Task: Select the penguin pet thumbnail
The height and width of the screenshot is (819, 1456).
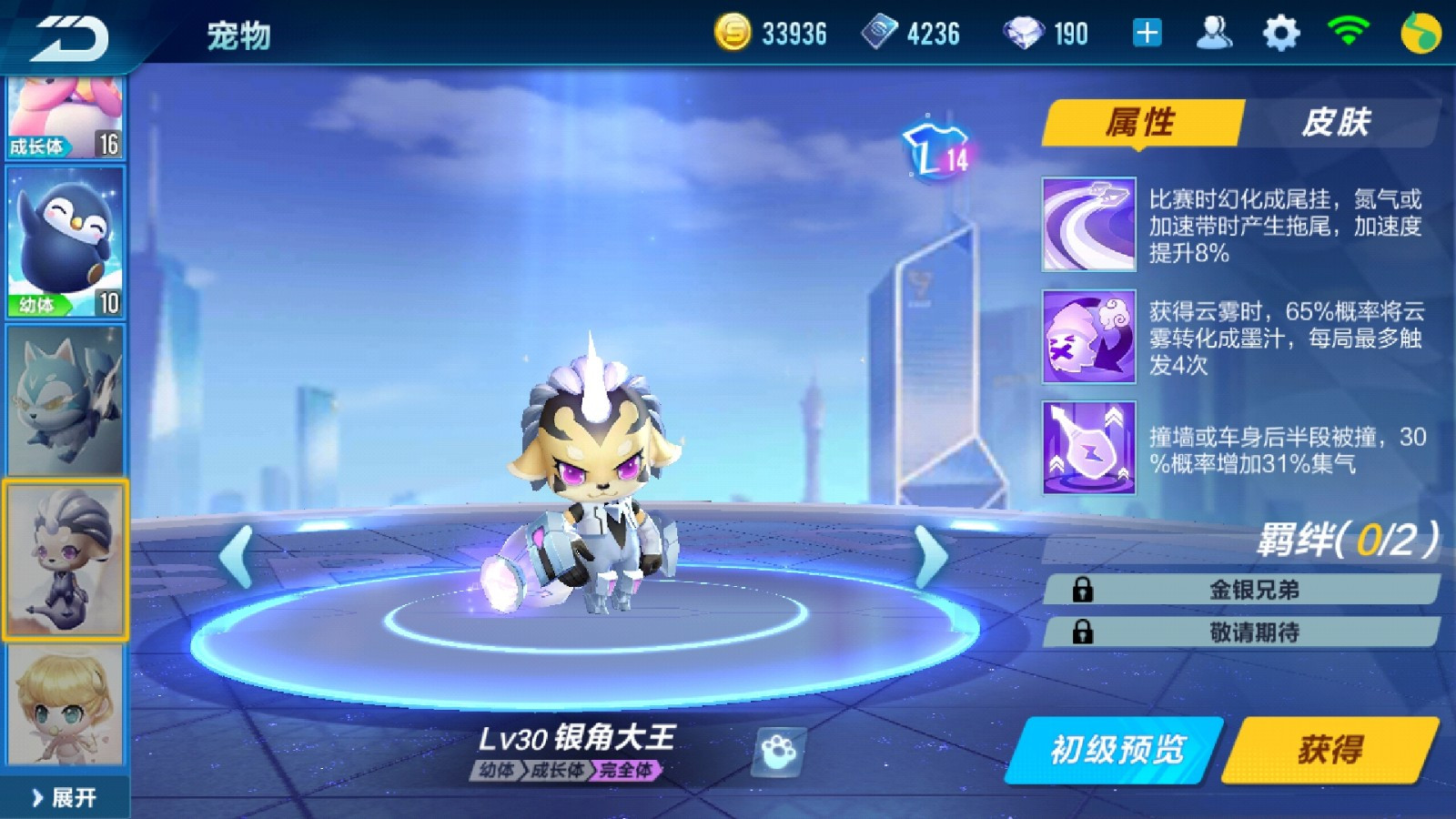Action: pyautogui.click(x=65, y=238)
